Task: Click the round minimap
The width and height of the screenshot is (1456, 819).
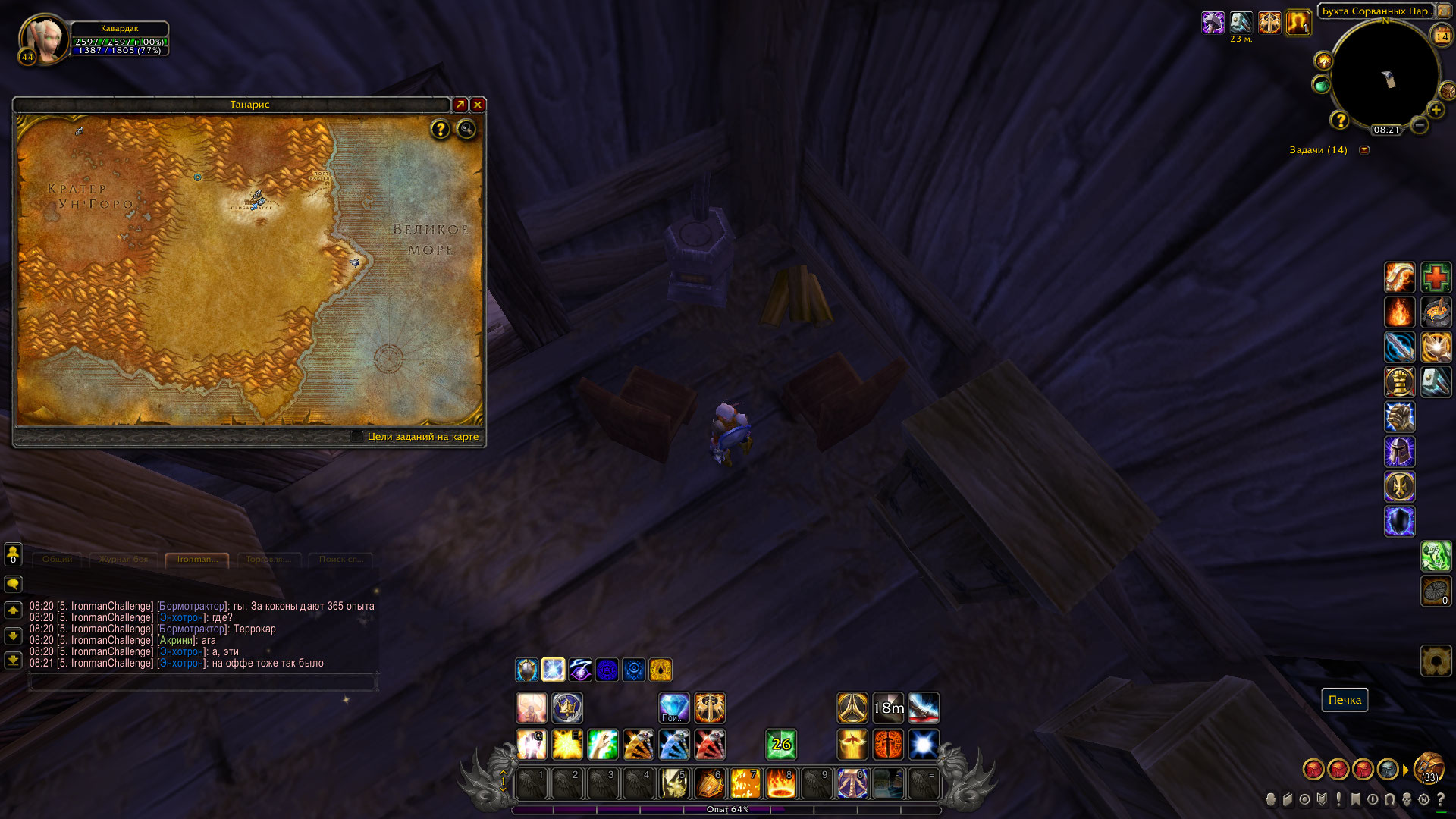Action: [1385, 76]
